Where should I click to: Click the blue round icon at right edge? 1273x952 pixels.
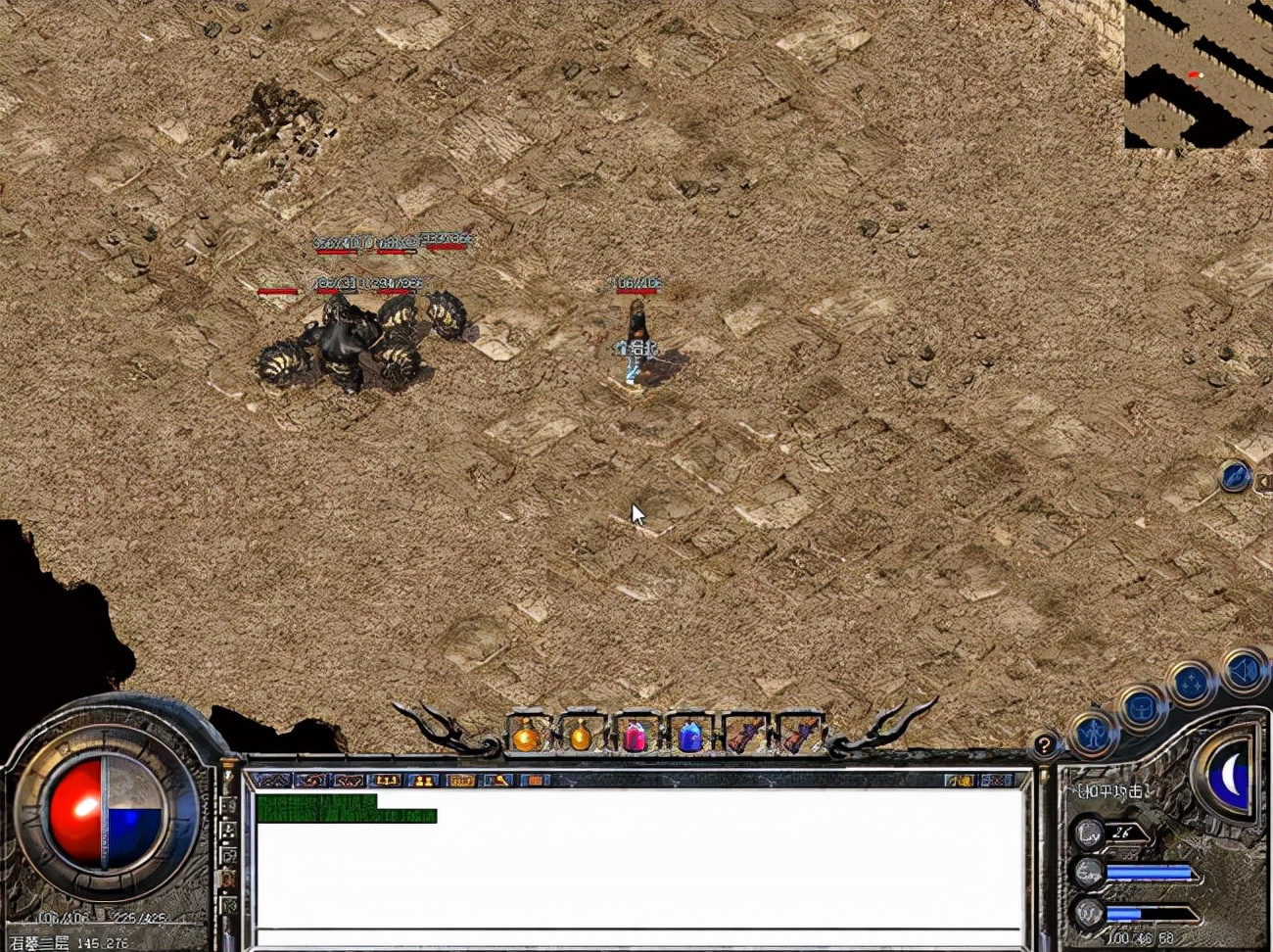click(x=1235, y=478)
